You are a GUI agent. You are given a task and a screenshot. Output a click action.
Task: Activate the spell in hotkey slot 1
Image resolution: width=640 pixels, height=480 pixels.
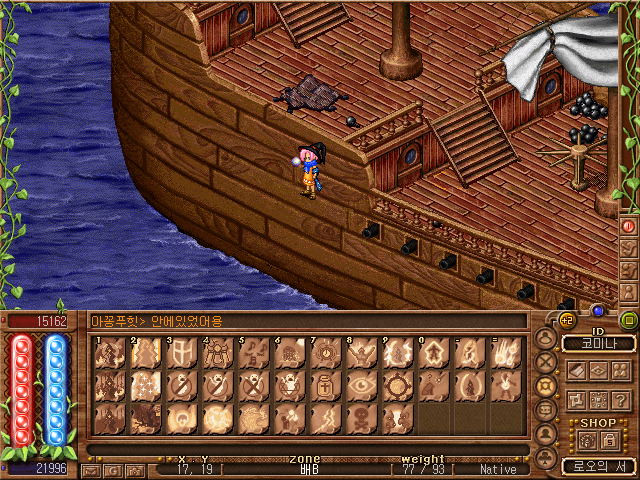[x=107, y=353]
